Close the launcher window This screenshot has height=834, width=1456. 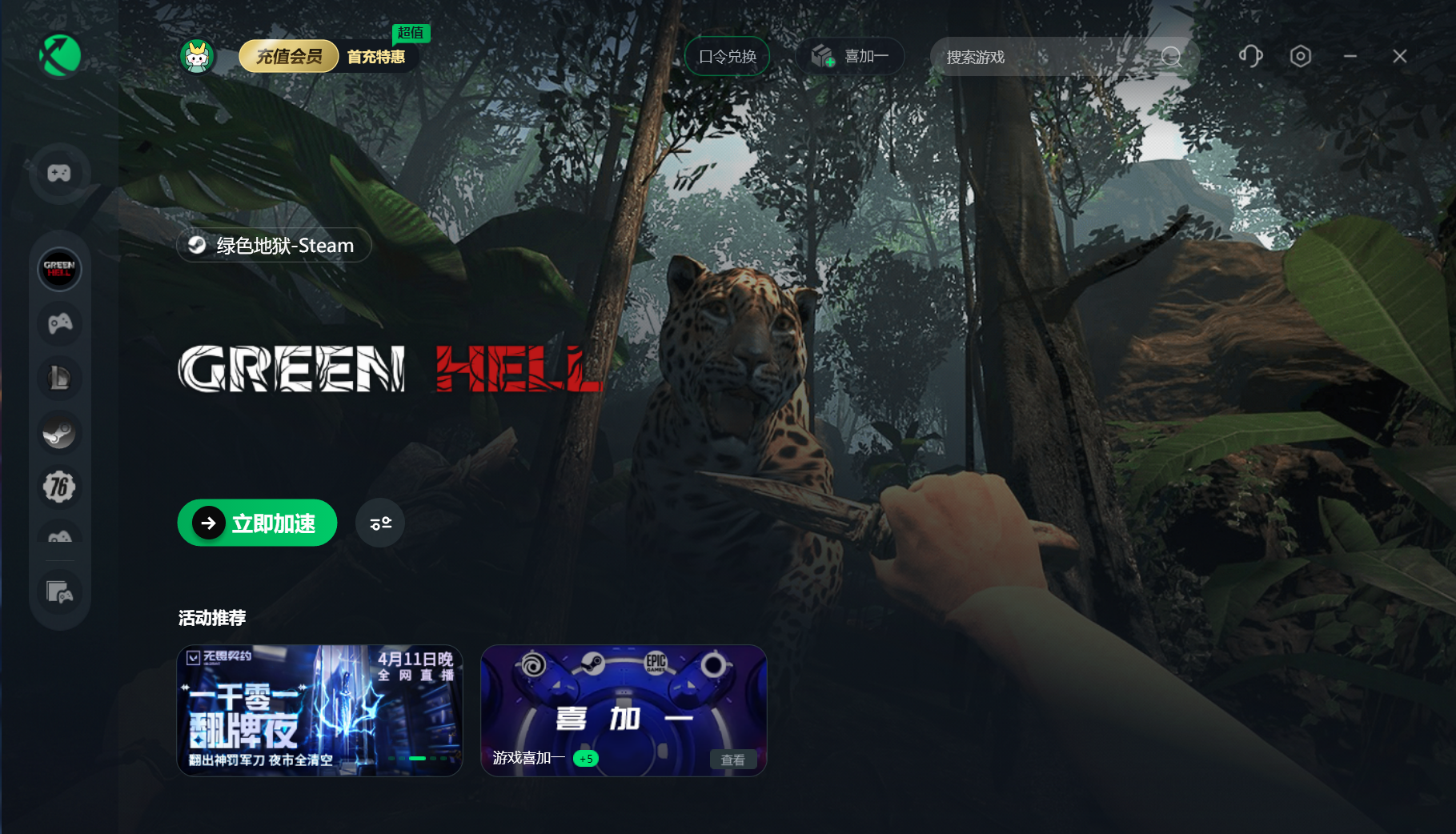1400,56
